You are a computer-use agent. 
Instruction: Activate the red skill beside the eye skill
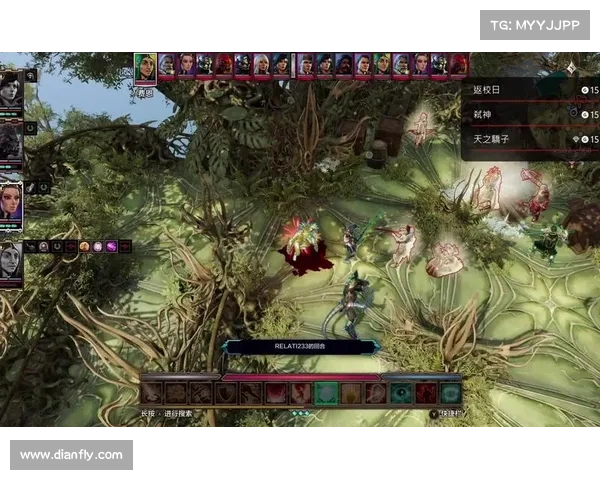tap(426, 393)
